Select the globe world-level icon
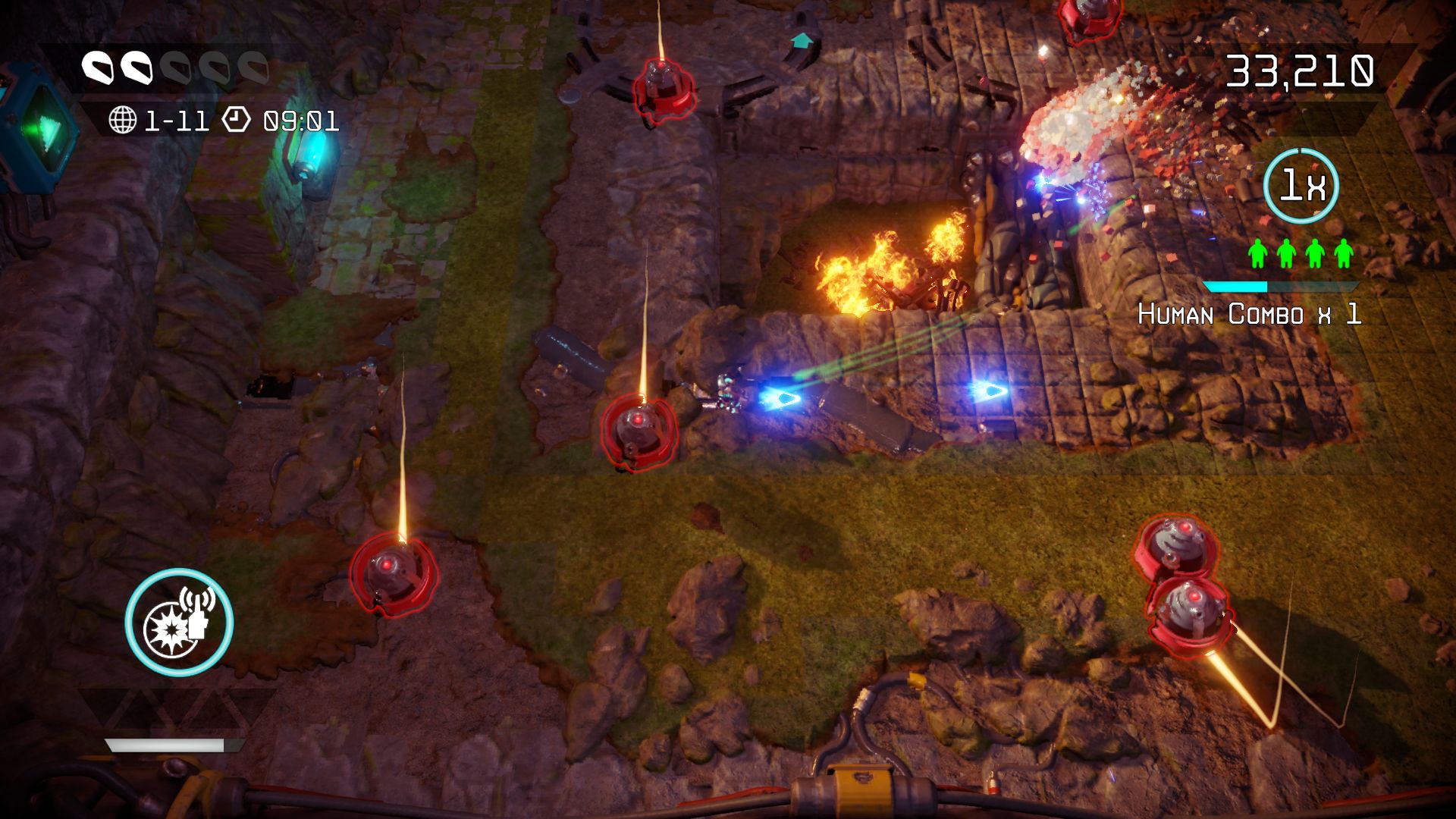The width and height of the screenshot is (1456, 819). coord(122,120)
